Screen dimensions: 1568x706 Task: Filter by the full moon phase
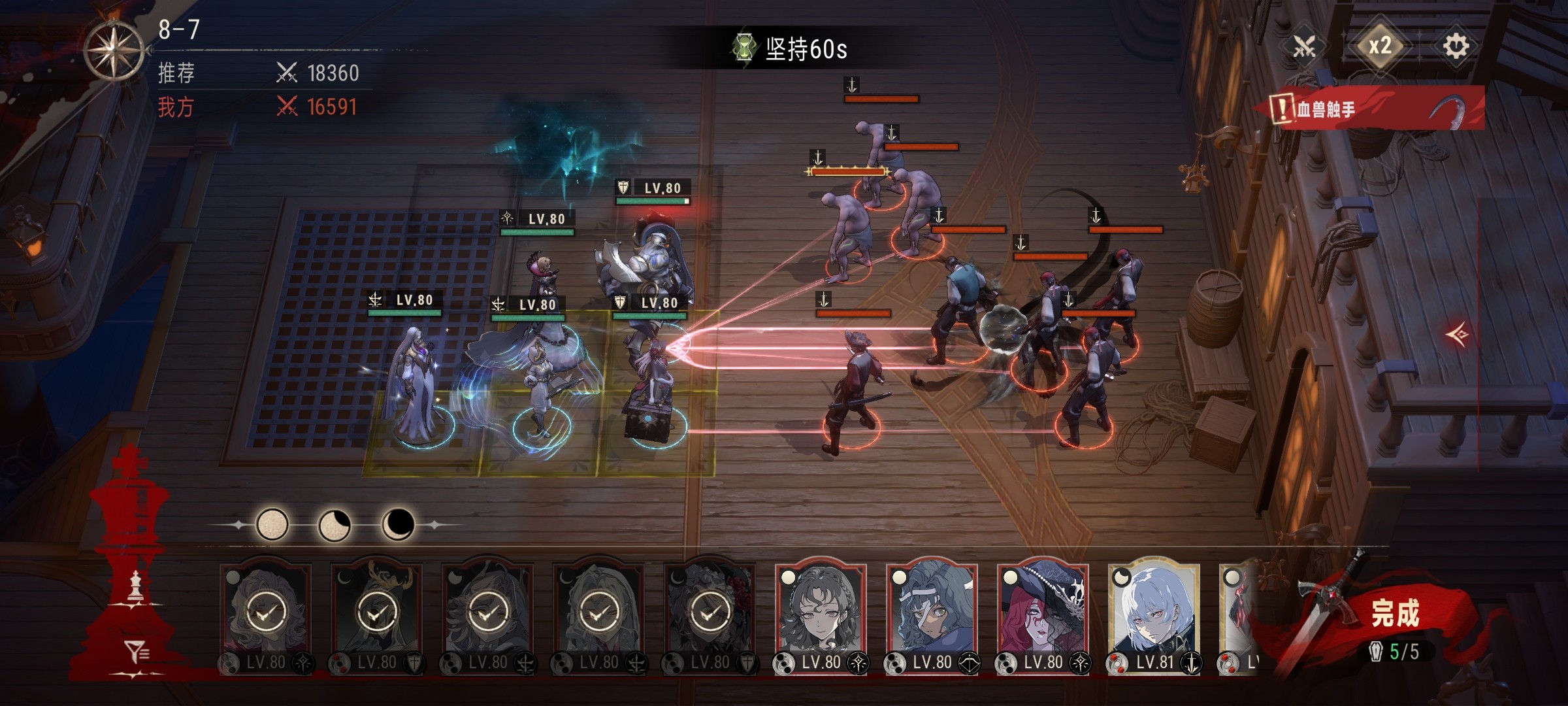(x=272, y=524)
